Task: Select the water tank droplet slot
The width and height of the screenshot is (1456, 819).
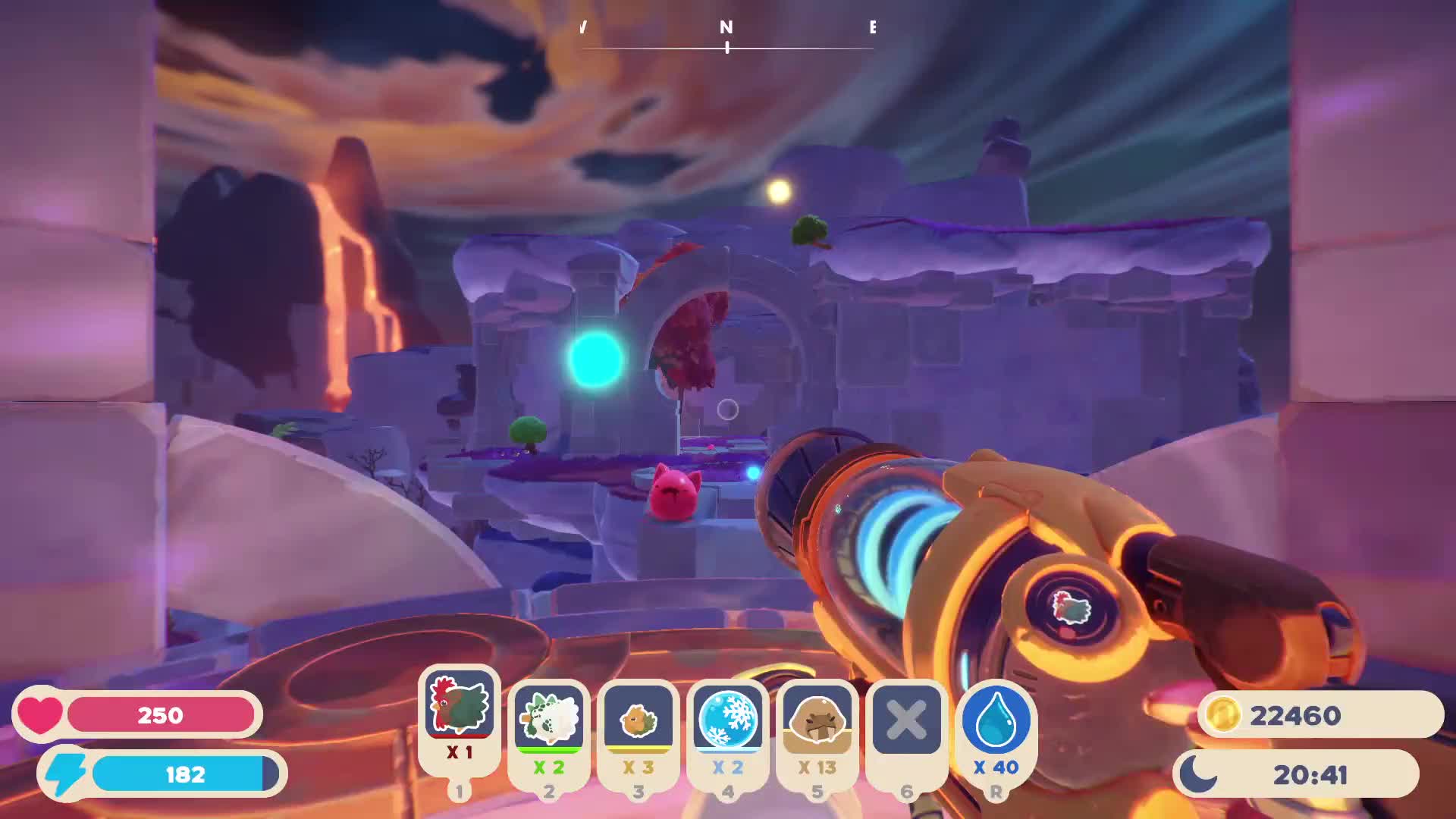Action: click(x=996, y=719)
